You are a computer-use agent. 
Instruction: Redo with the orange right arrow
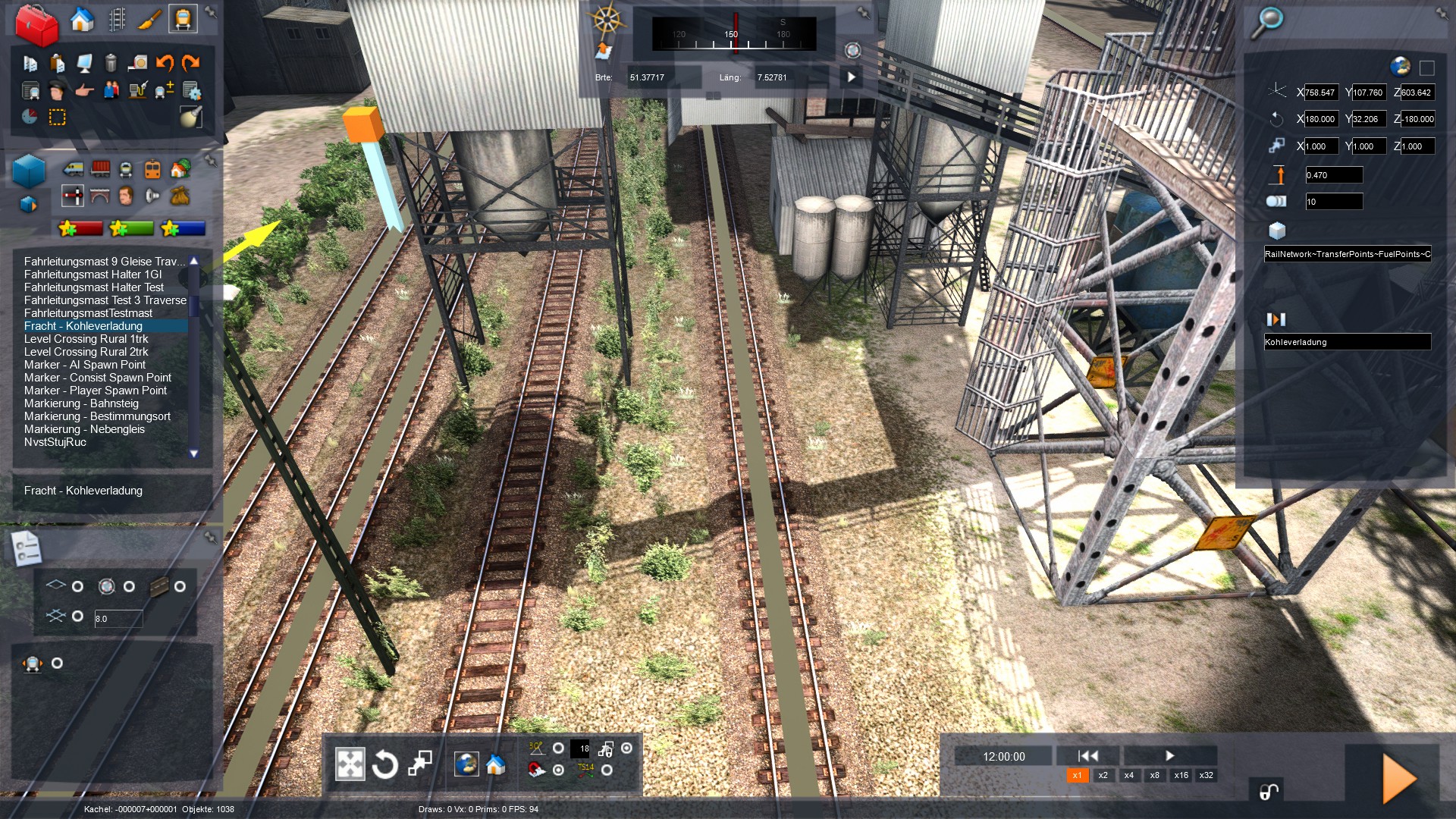click(190, 63)
